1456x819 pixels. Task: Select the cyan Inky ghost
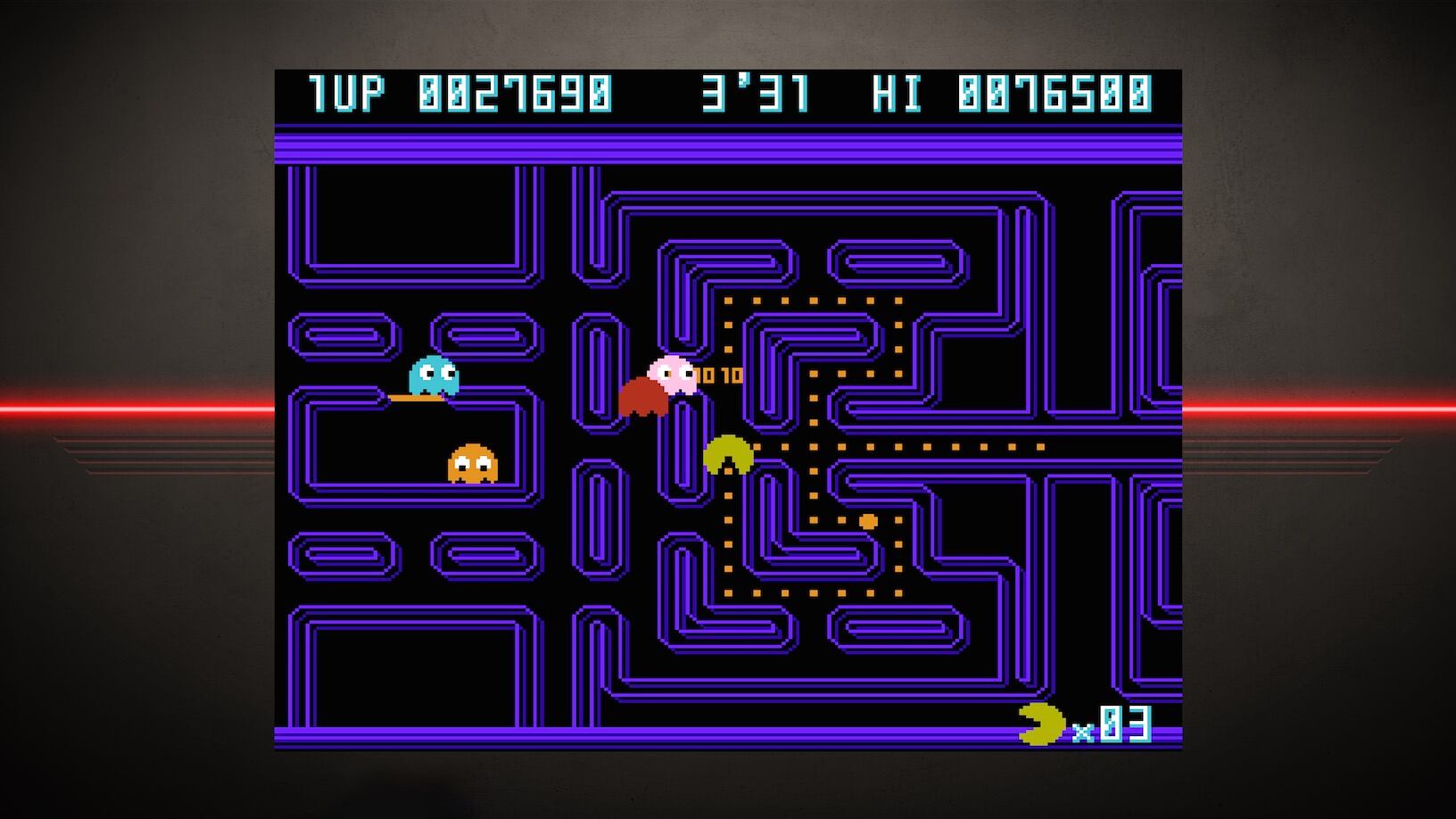tap(434, 375)
